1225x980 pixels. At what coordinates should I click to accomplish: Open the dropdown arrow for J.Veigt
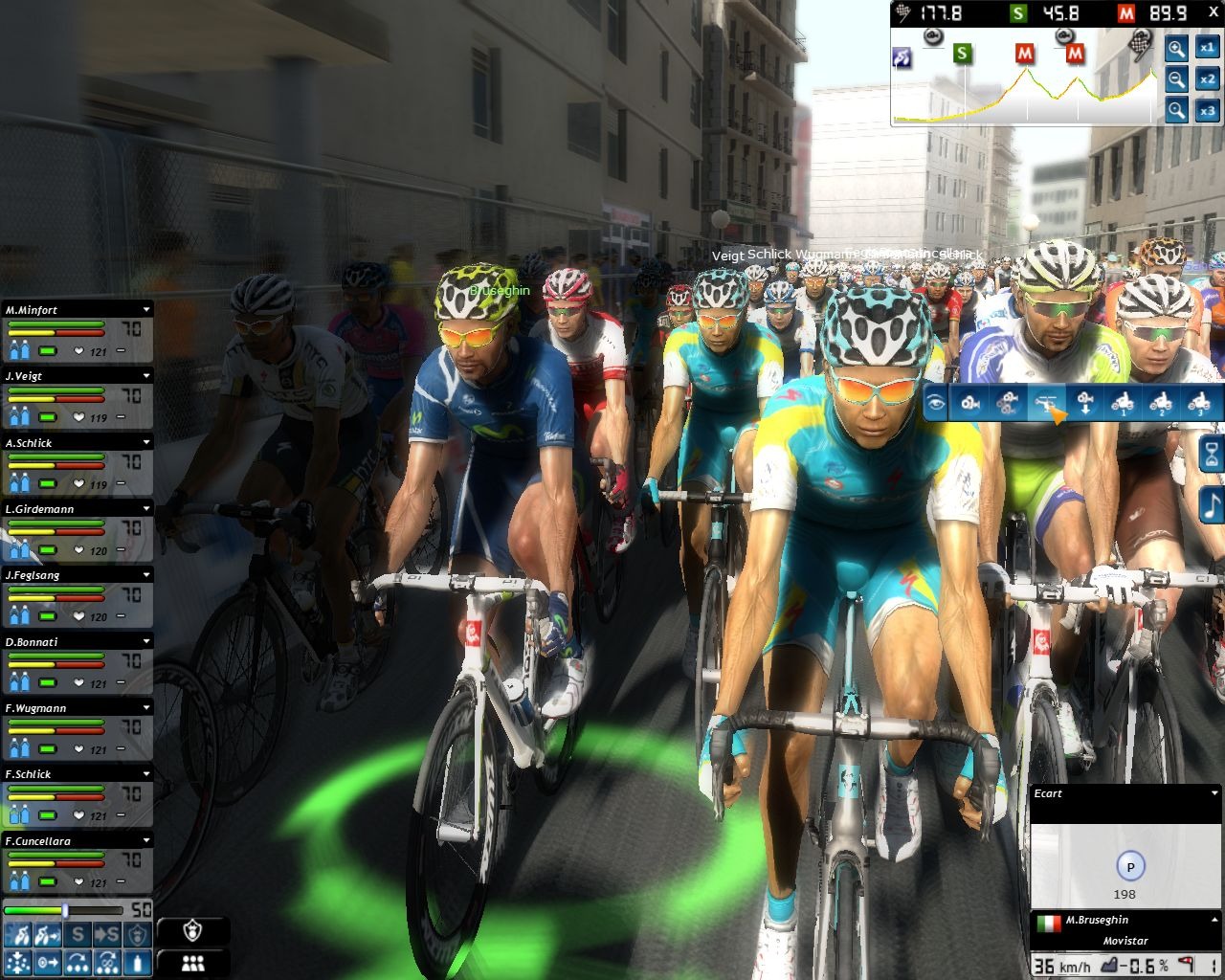146,376
